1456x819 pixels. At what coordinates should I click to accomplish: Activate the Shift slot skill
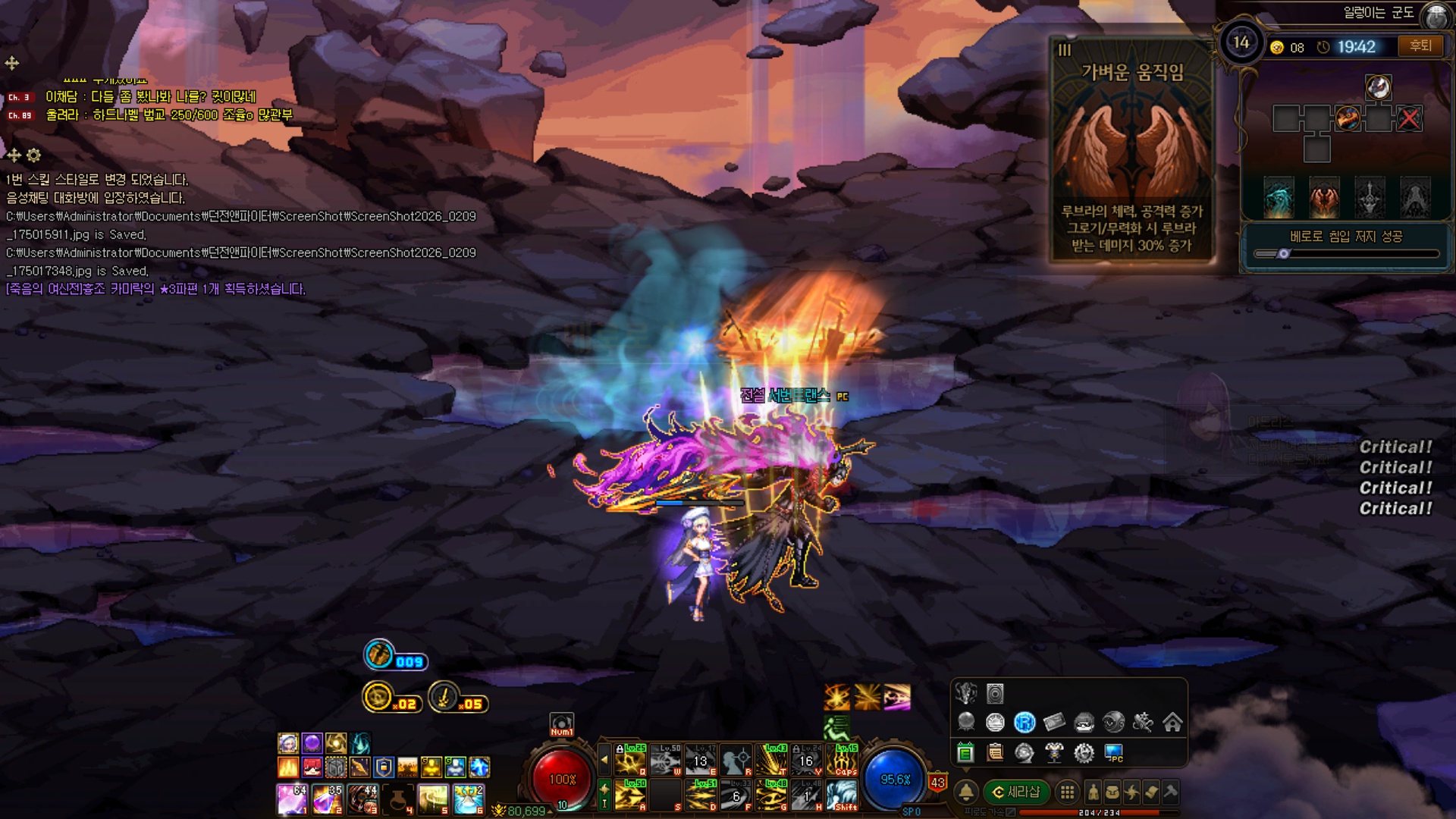[x=842, y=795]
